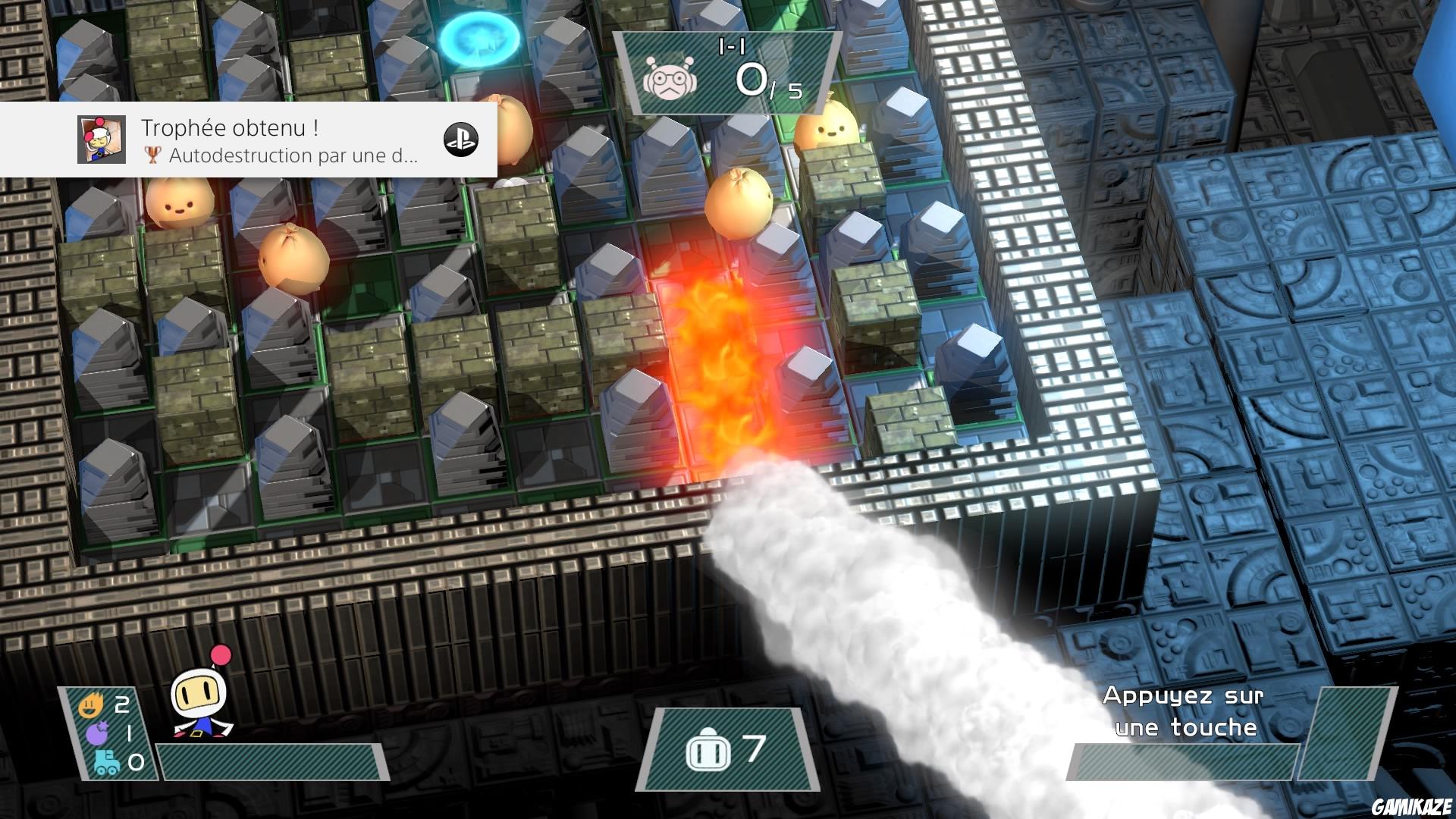Select the fire power-up icon in the HUD
1456x819 pixels.
click(90, 704)
